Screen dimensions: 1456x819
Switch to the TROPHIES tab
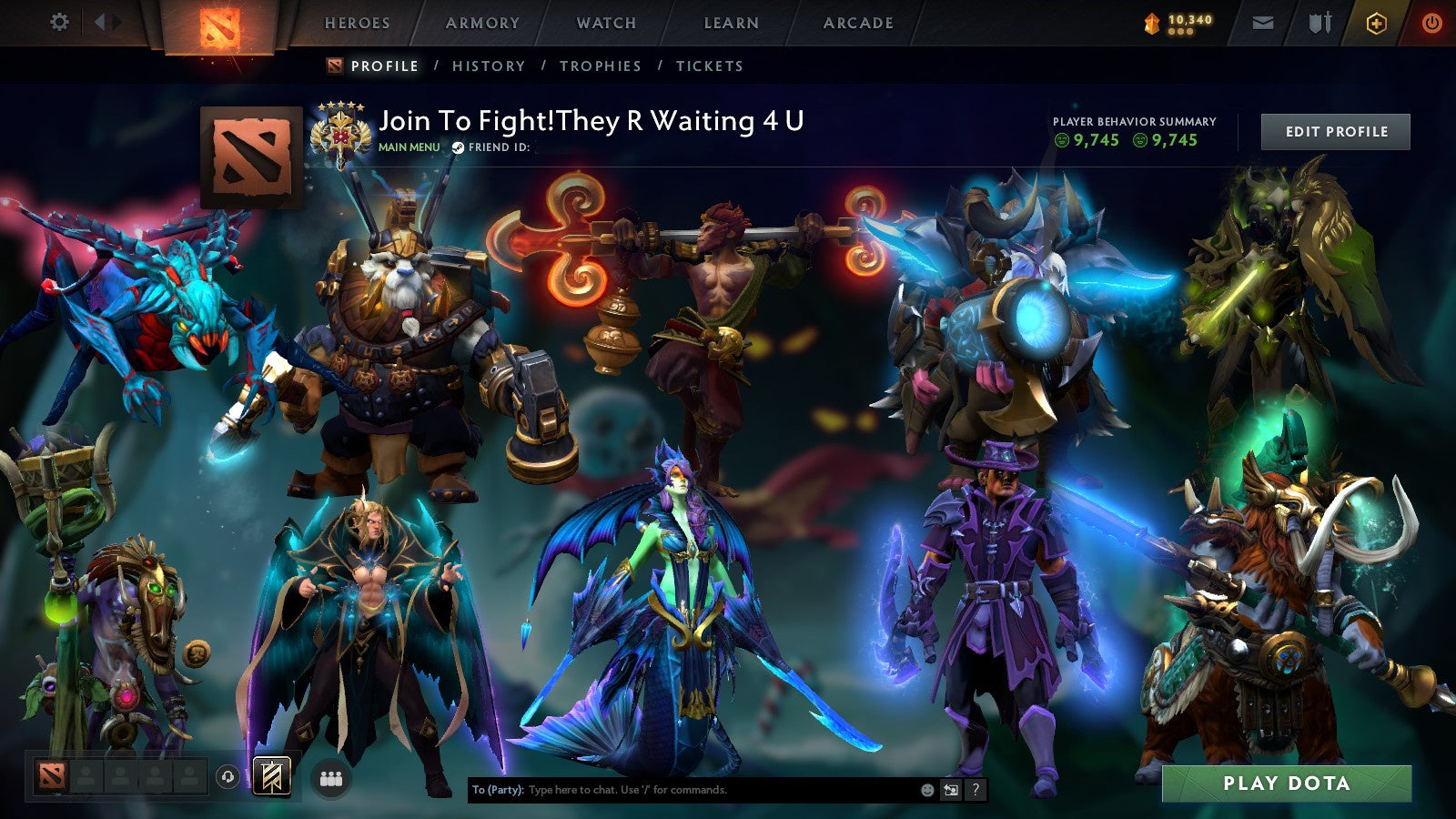point(602,66)
